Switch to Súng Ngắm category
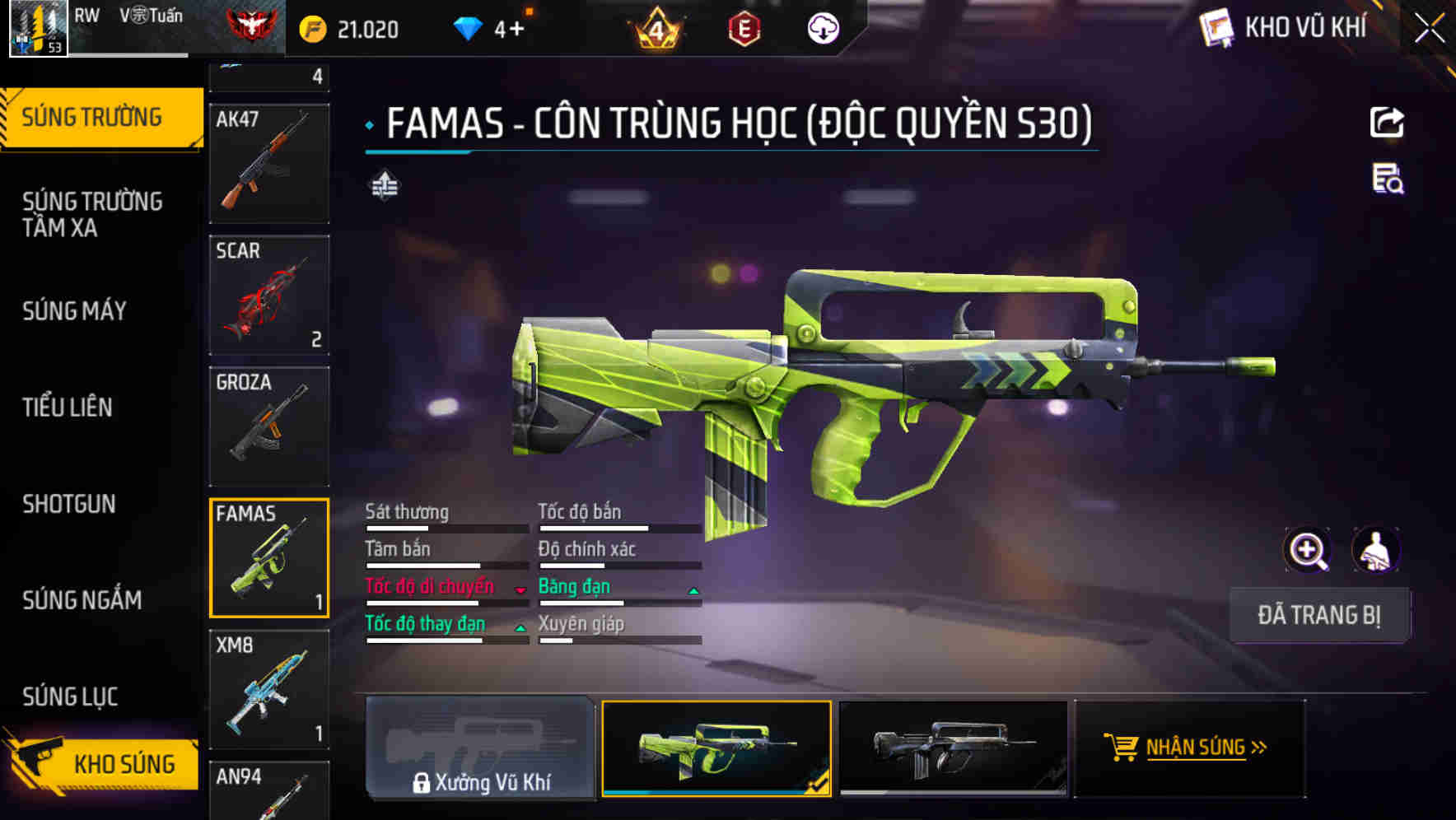 click(x=82, y=600)
